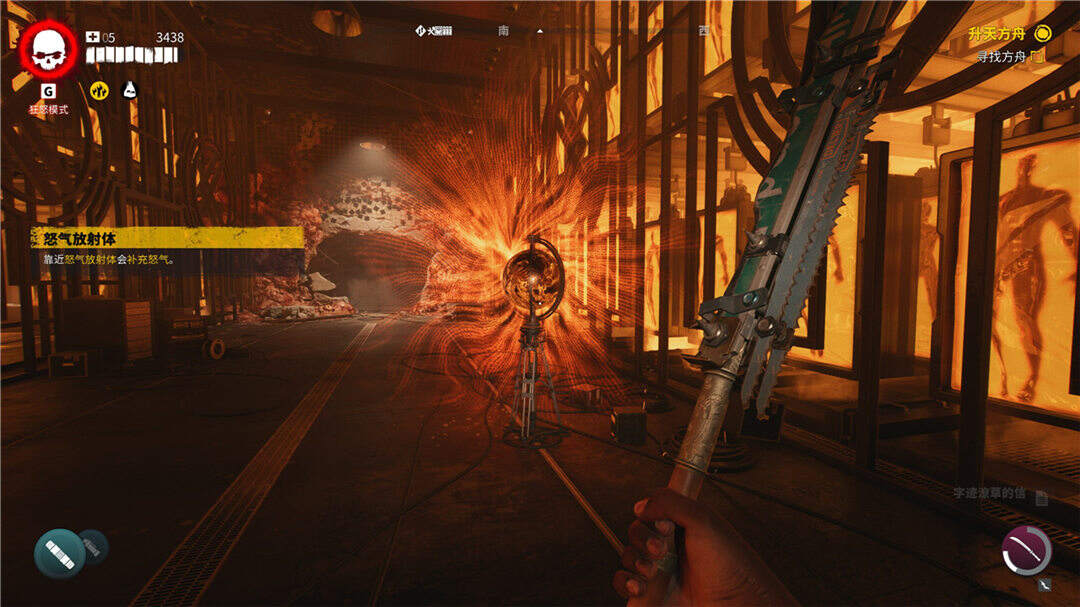
Task: Activate the red skull Fury Mode icon
Action: (48, 49)
